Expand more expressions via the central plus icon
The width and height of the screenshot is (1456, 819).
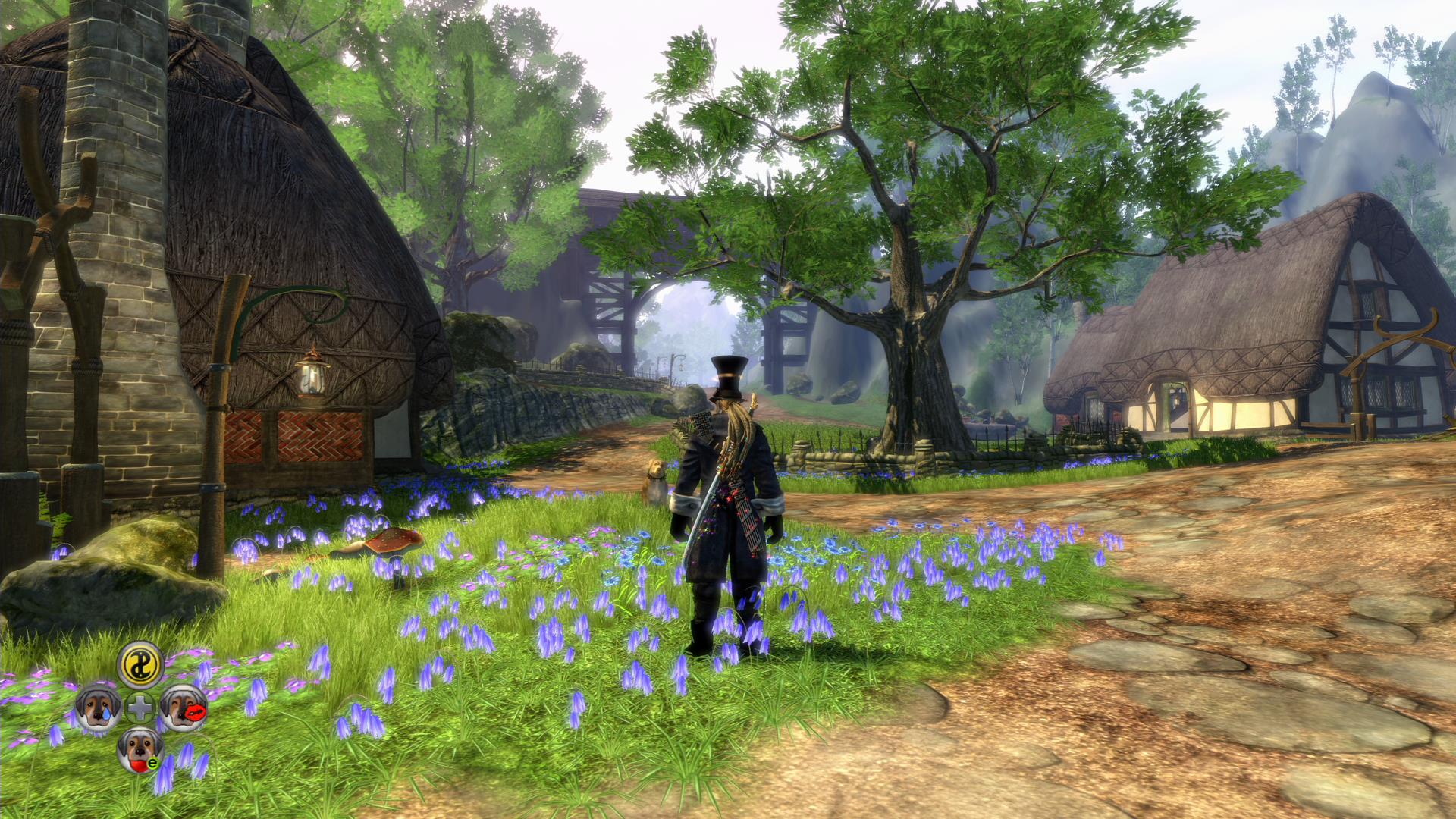(140, 707)
